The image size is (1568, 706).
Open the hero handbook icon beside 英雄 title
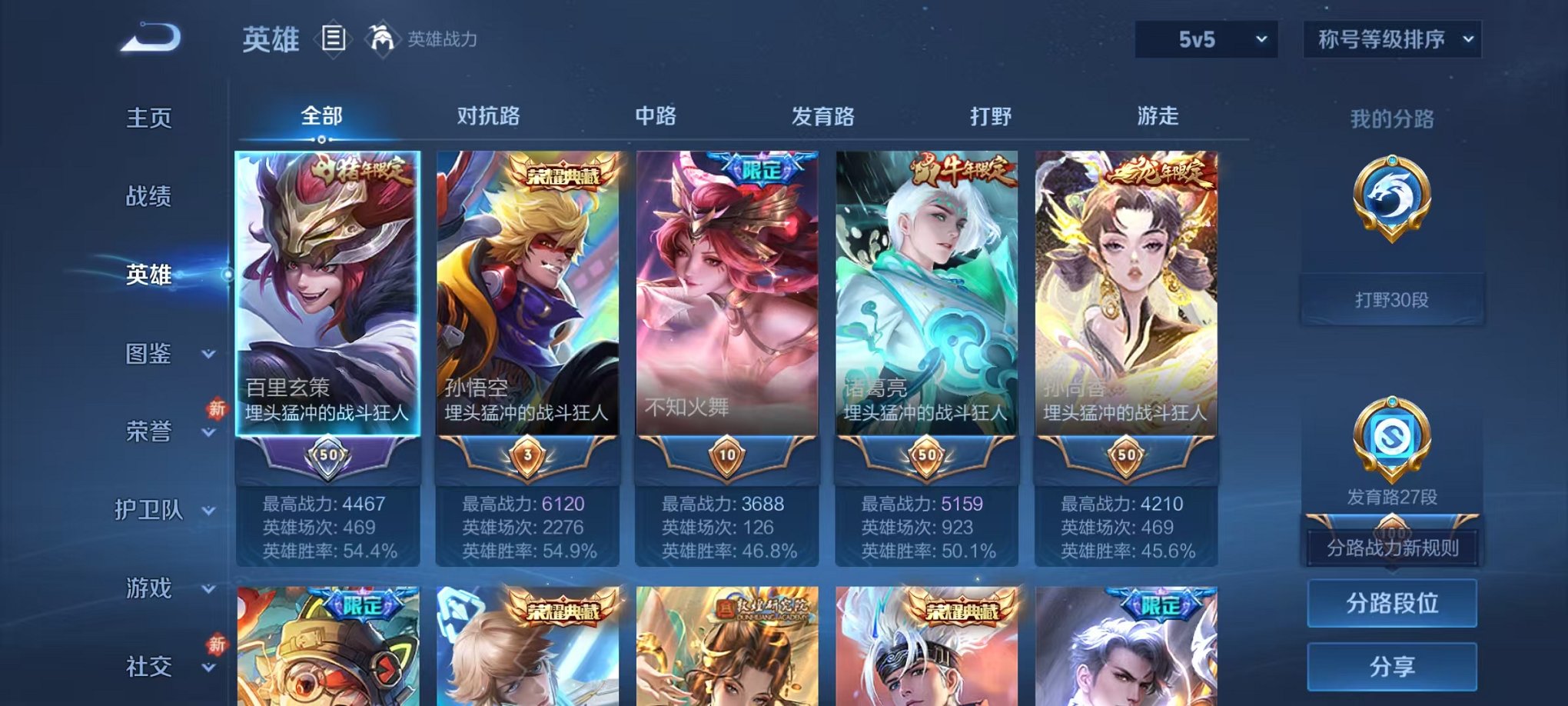[x=335, y=40]
